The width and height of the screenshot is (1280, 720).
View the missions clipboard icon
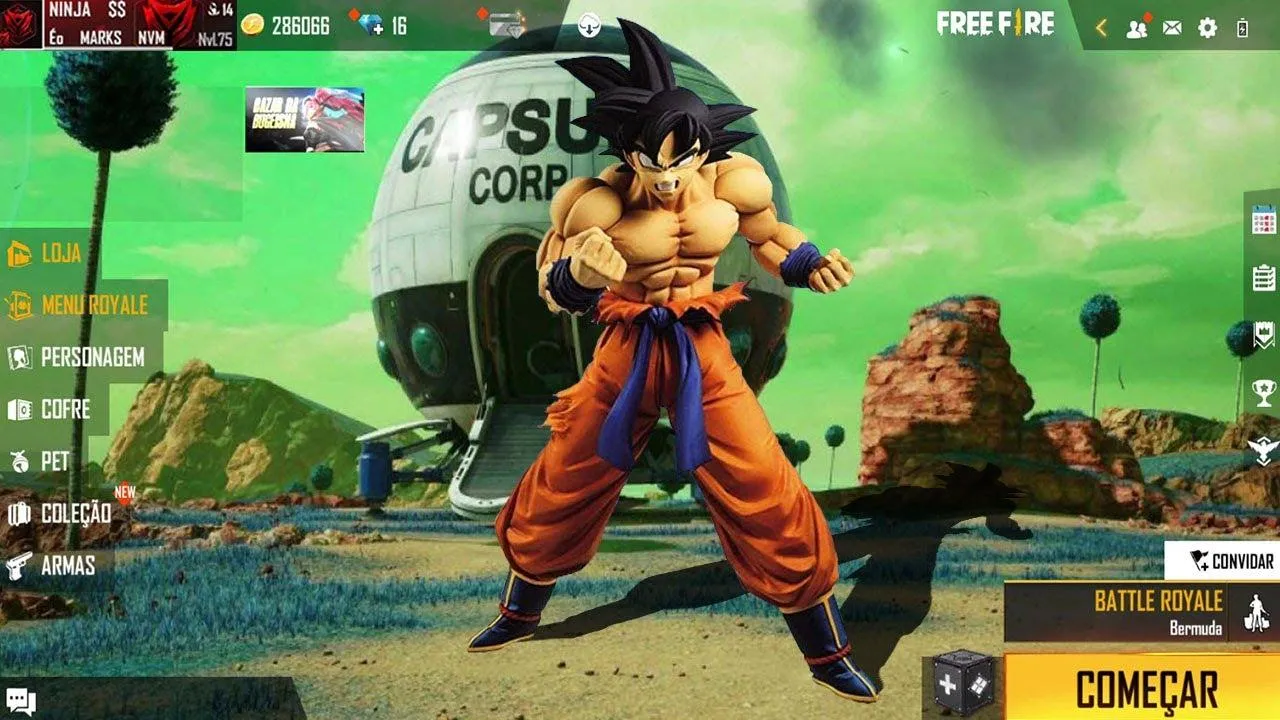point(1263,277)
